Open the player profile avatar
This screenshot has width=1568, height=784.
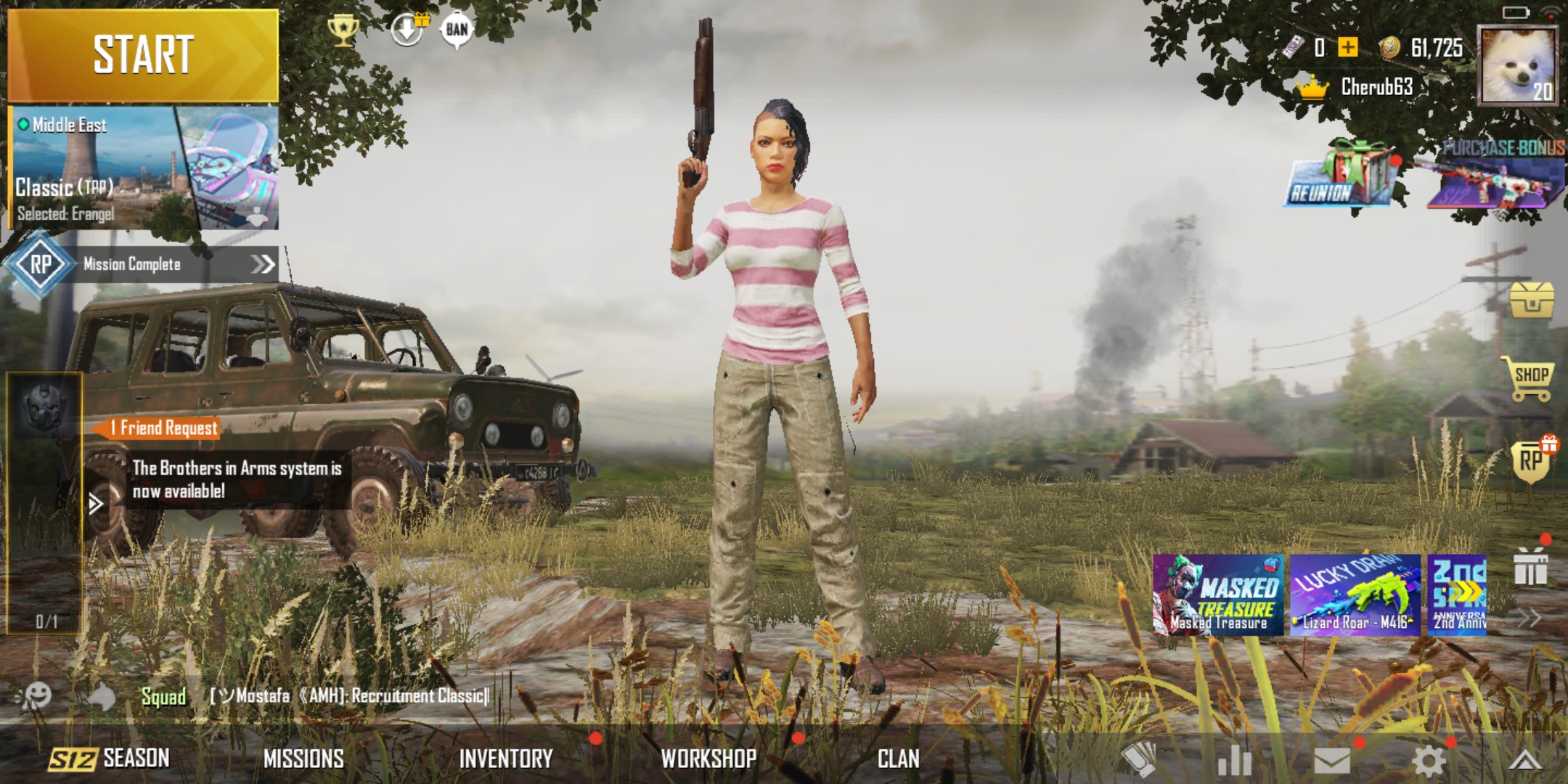point(1518,65)
